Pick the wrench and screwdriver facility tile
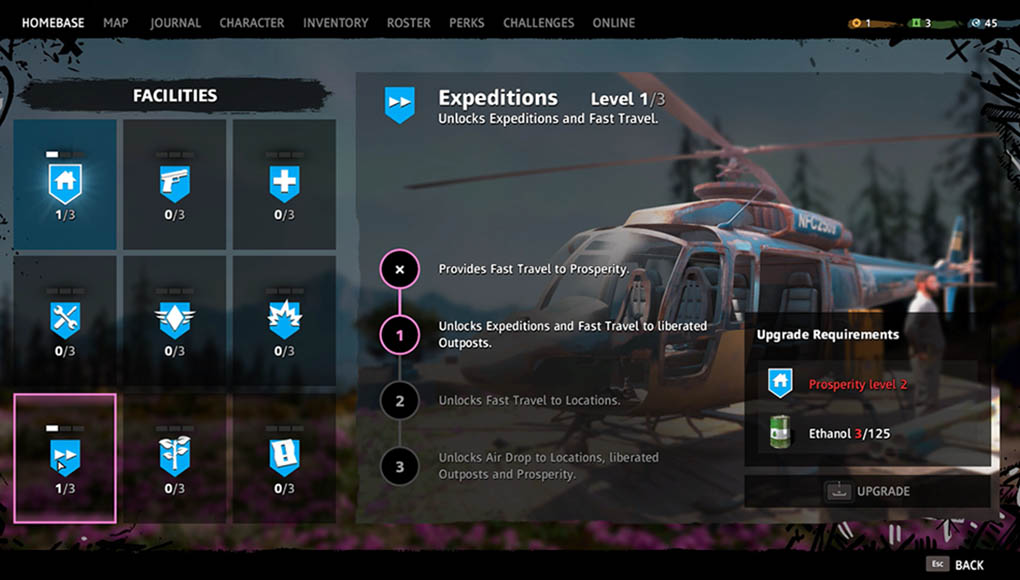This screenshot has width=1020, height=580. [x=65, y=321]
